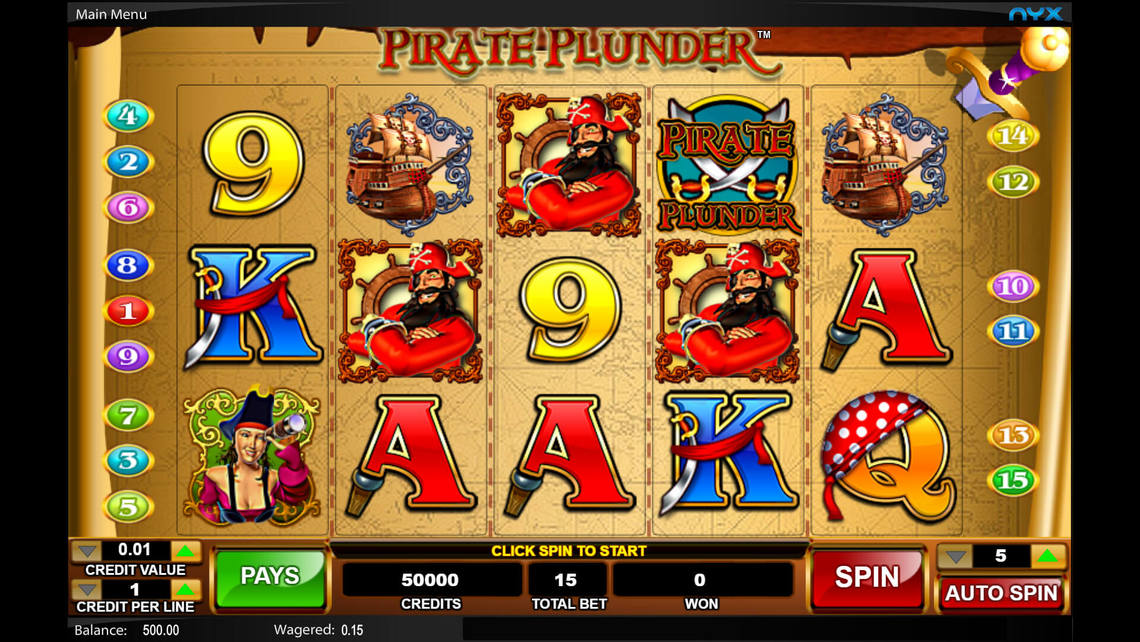Choose payline number 7 badge

(128, 415)
